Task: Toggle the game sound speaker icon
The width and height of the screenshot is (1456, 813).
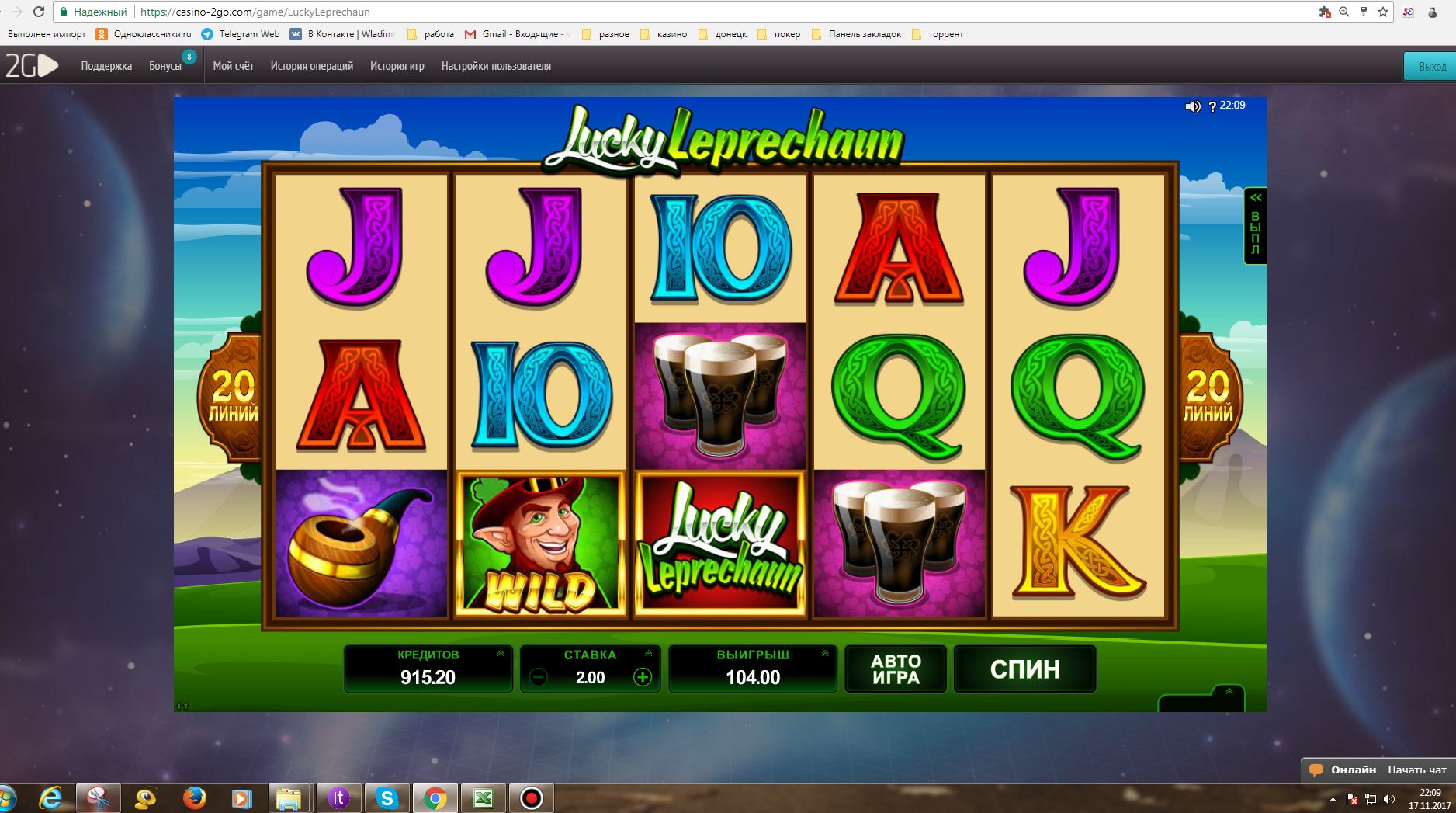Action: pyautogui.click(x=1193, y=106)
